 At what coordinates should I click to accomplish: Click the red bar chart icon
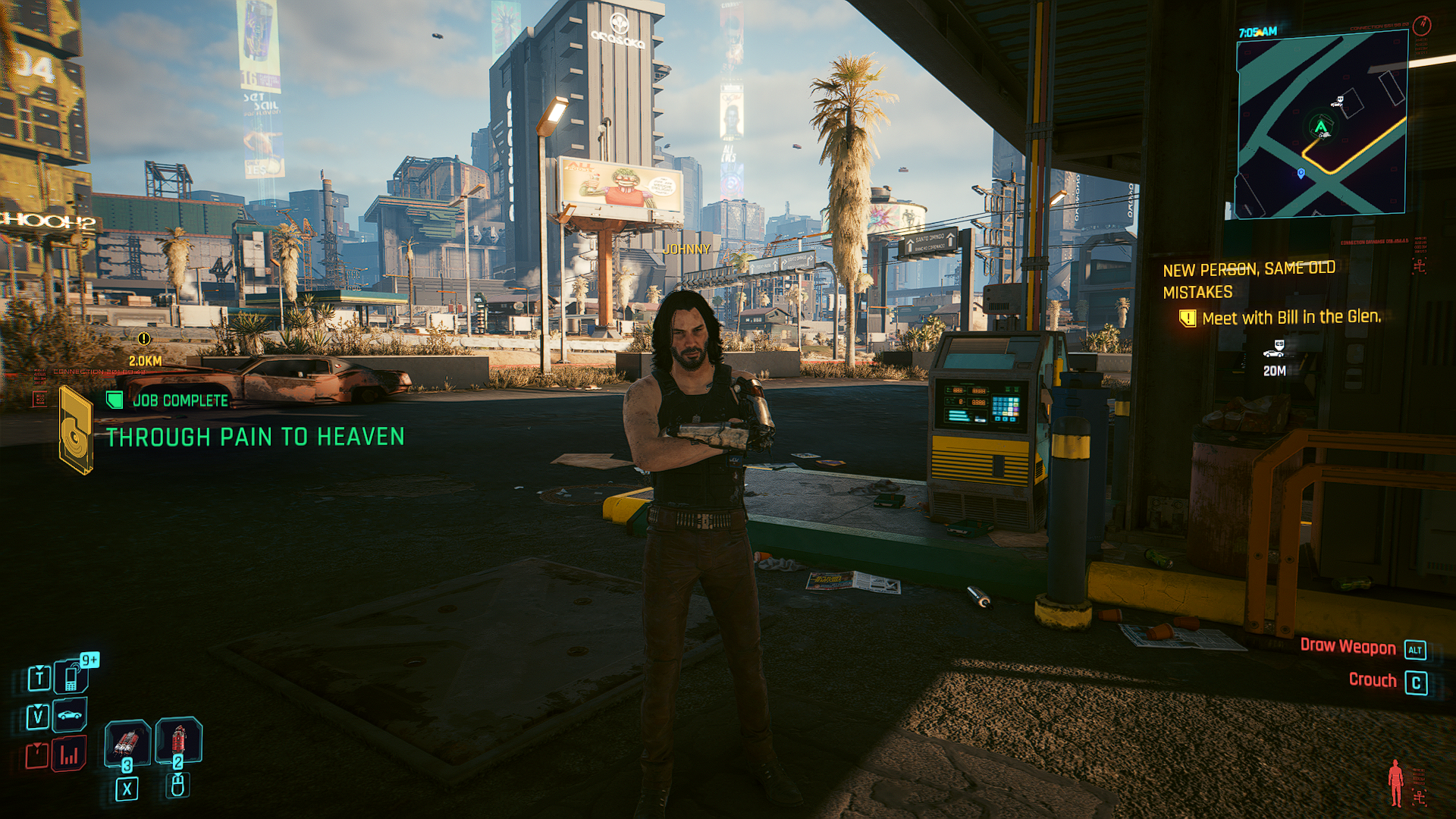pyautogui.click(x=69, y=755)
